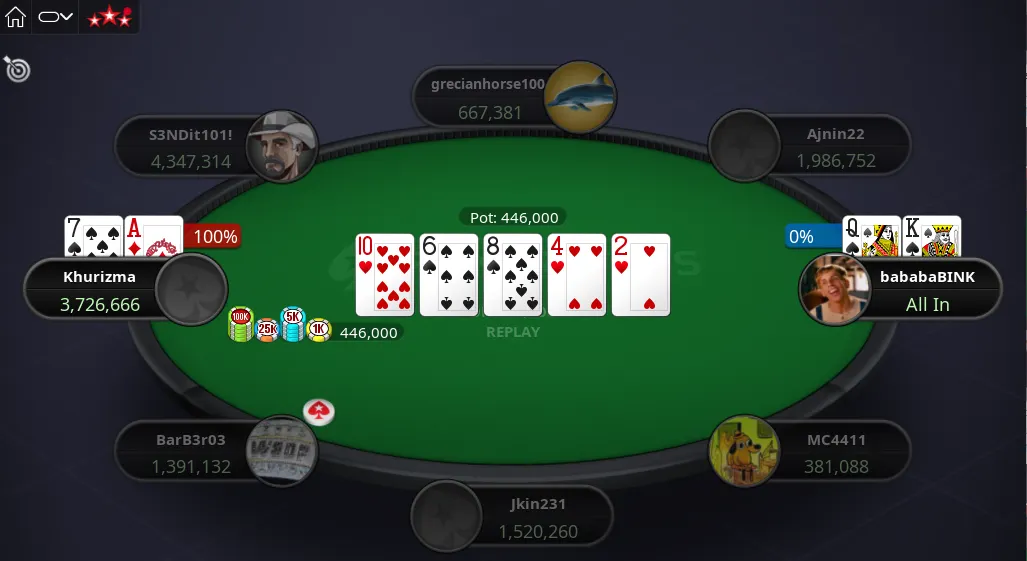View the dolphin avatar of grecianhorse100
1027x561 pixels.
[x=580, y=97]
